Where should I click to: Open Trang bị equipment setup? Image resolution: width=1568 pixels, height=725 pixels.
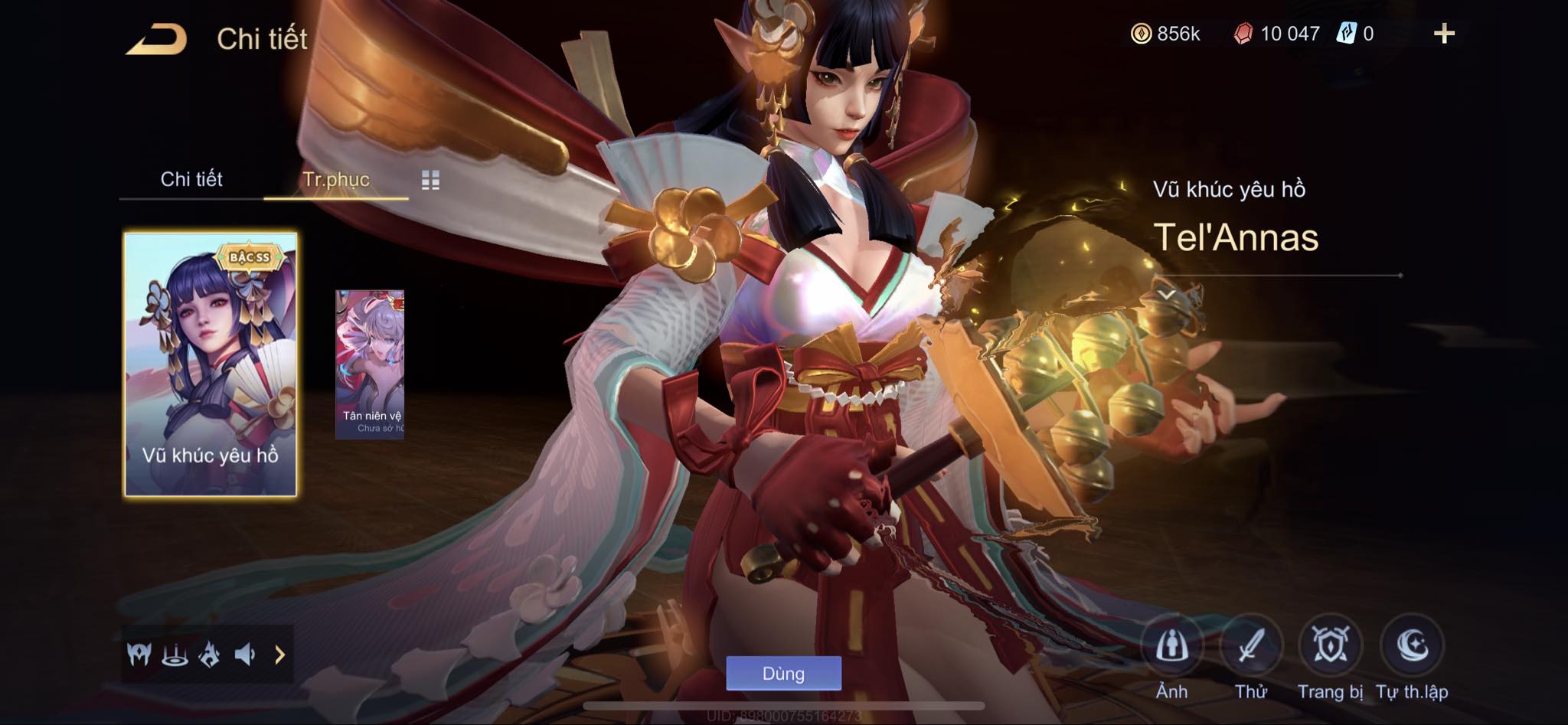[x=1331, y=647]
